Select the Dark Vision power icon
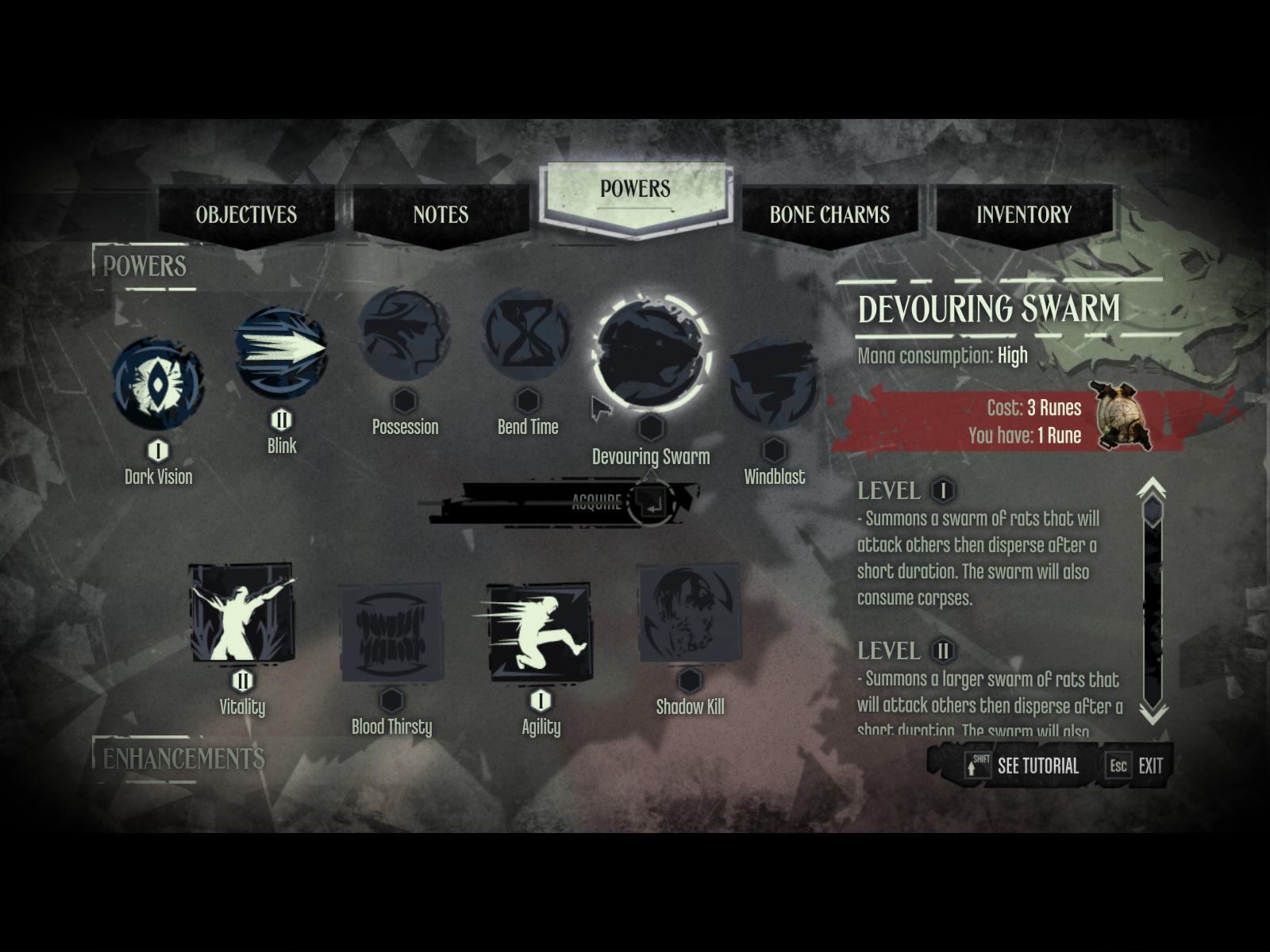Viewport: 1270px width, 952px height. [x=158, y=384]
